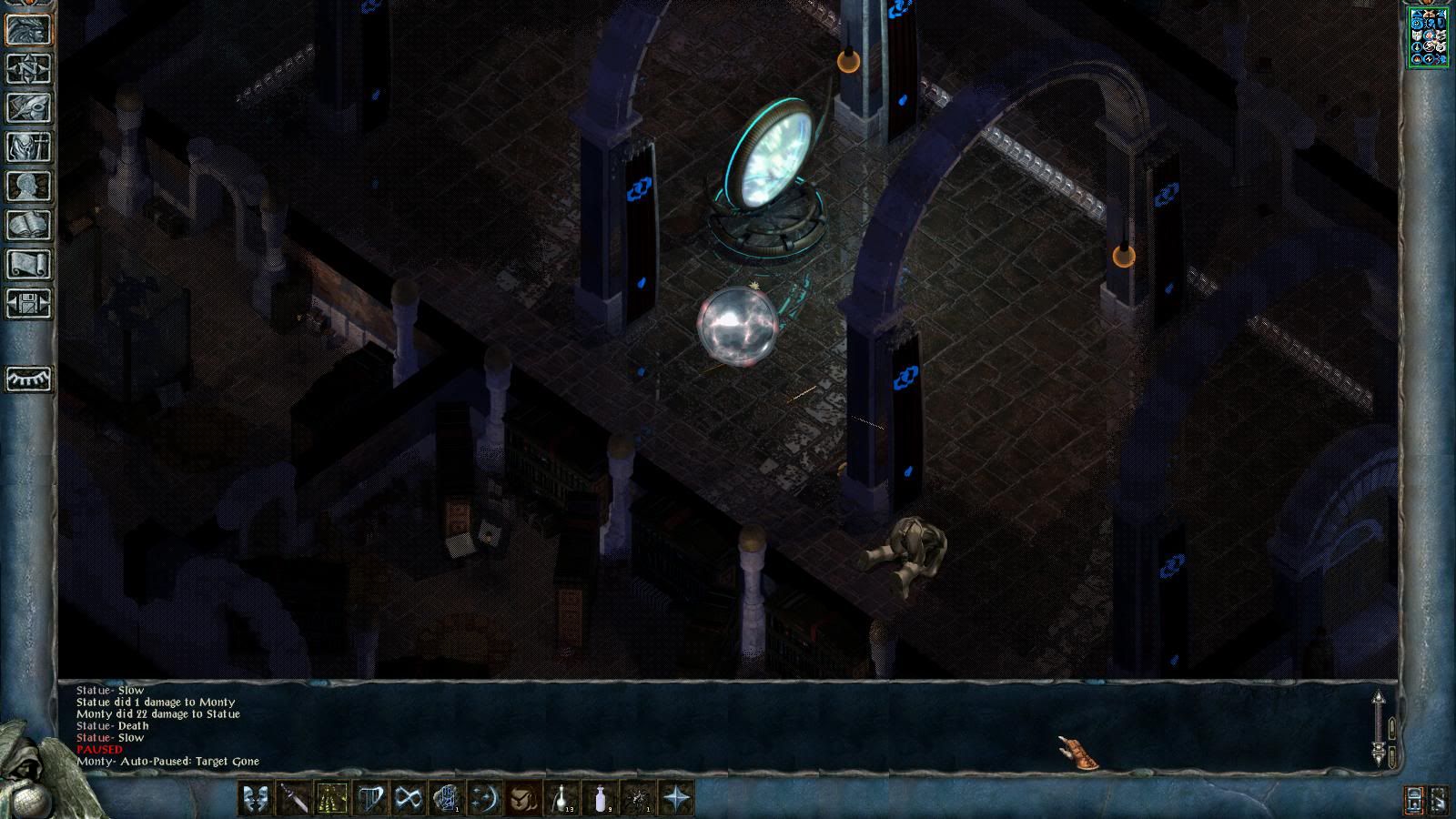
Task: Show the character record sheet
Action: [29, 186]
